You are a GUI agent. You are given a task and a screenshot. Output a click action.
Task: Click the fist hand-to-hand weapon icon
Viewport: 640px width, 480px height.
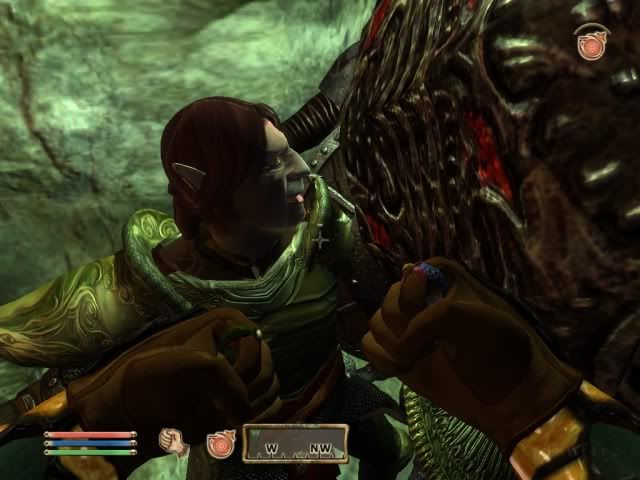click(x=176, y=442)
